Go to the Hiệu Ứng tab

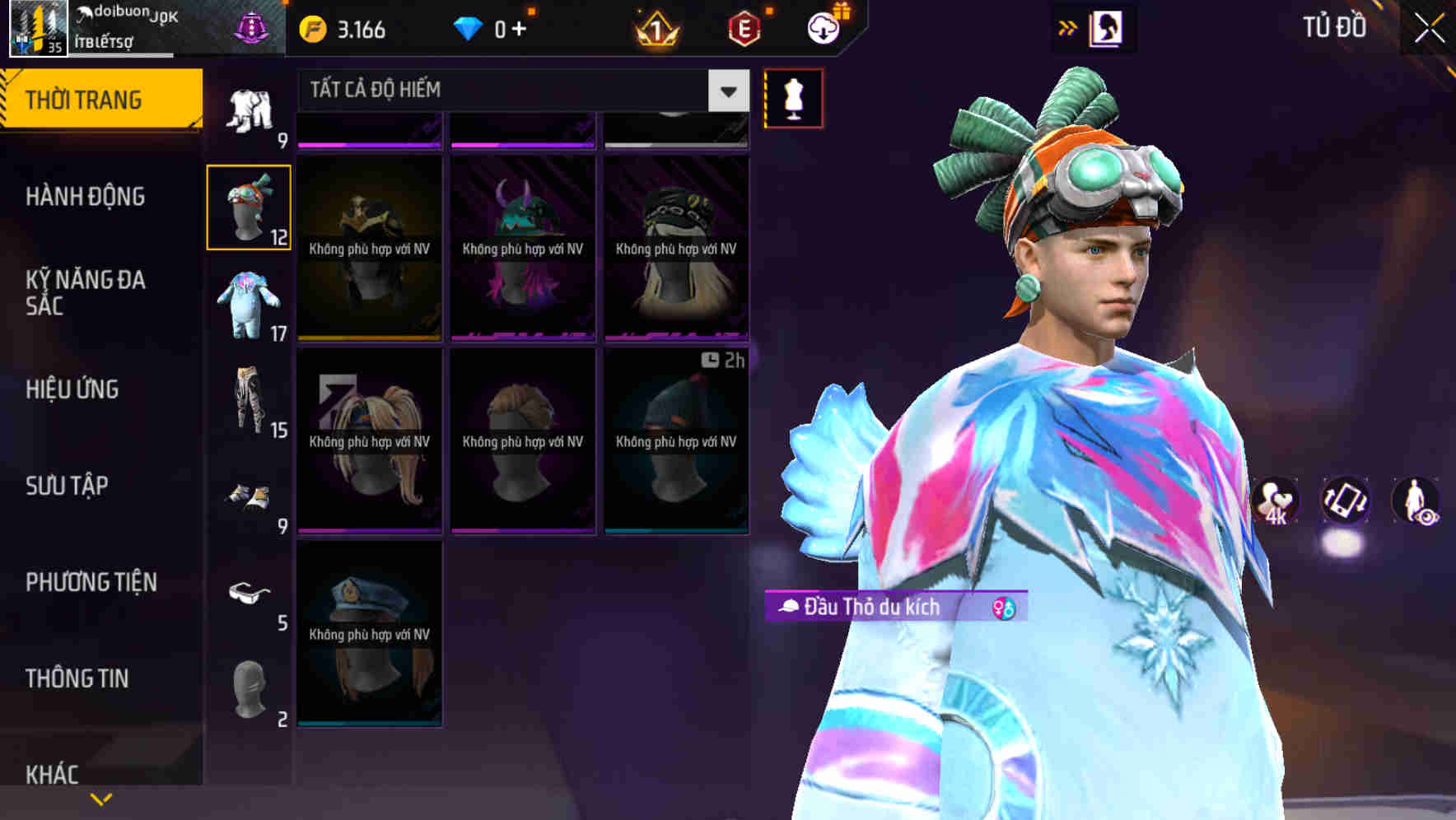[x=72, y=389]
